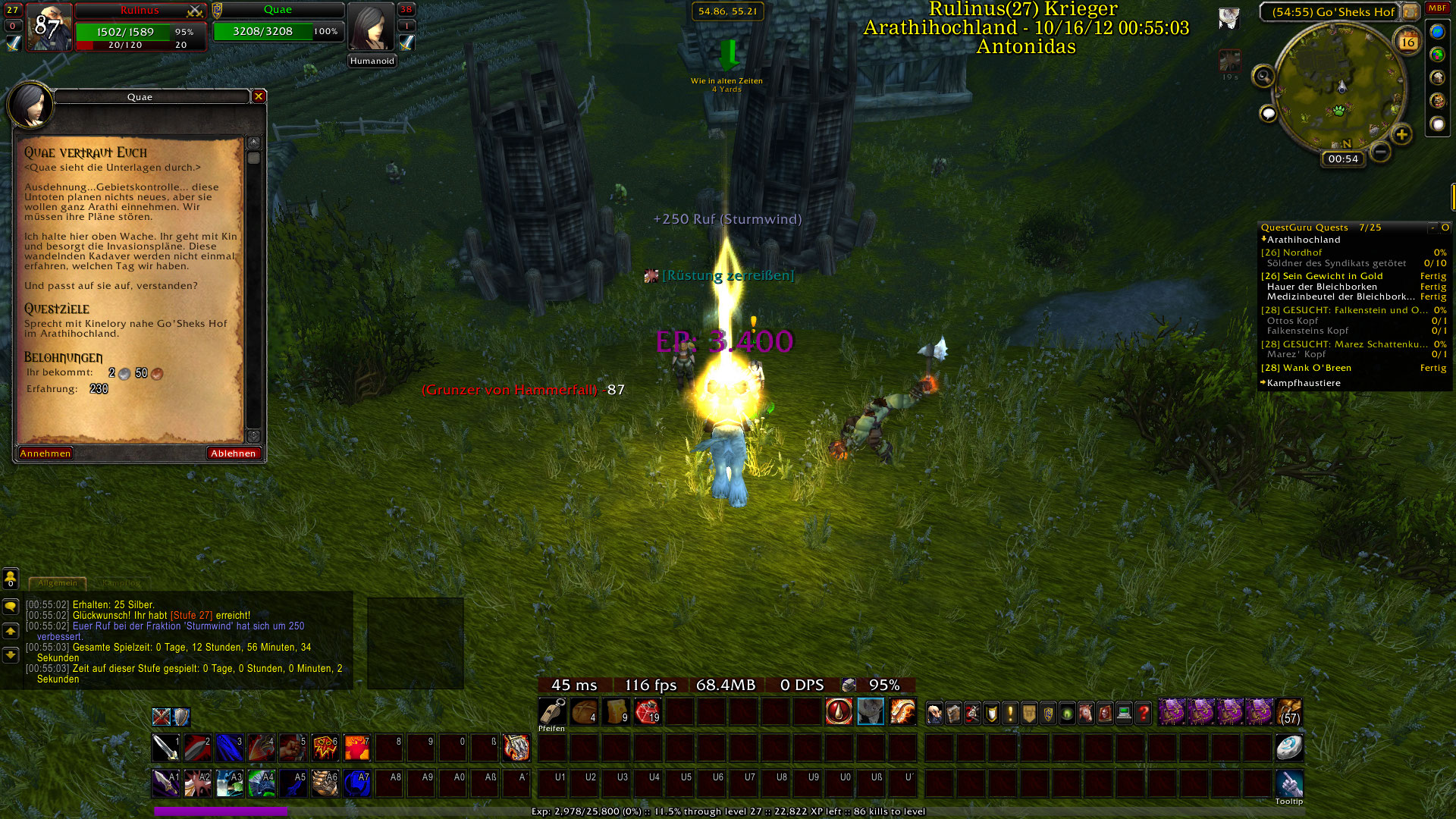
Task: Use the Pfeifen whistle item
Action: (552, 712)
